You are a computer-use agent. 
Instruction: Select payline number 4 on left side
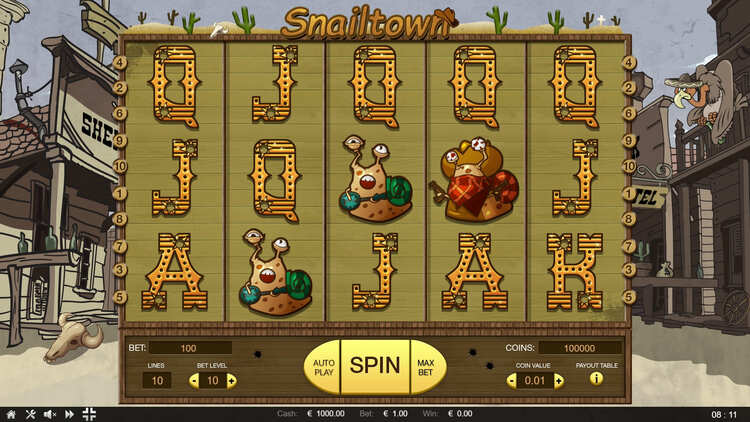[121, 62]
